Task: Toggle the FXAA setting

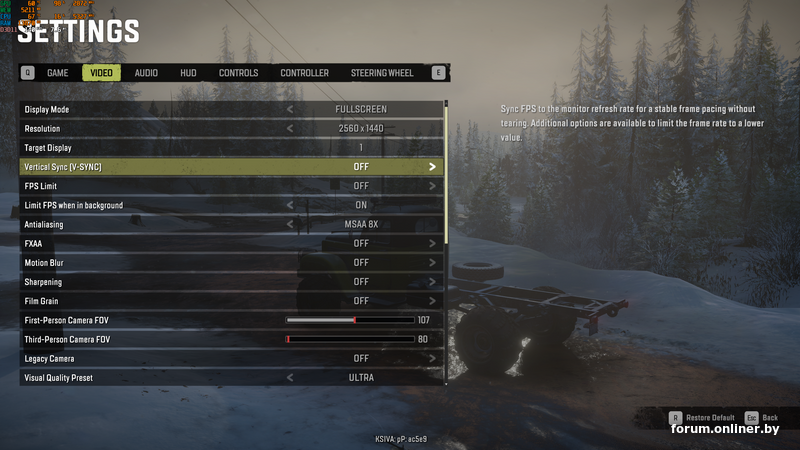Action: (361, 243)
